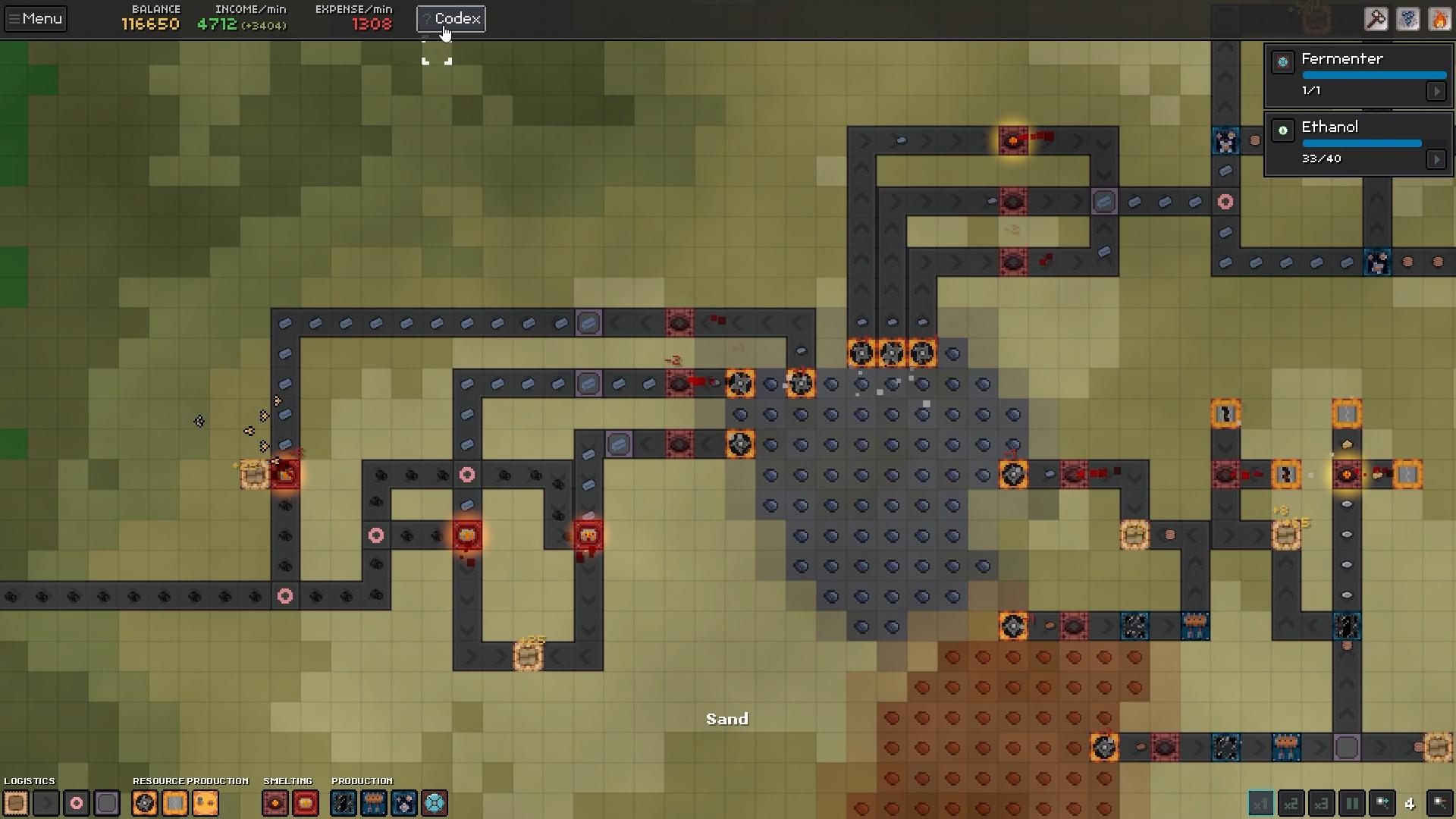Click the Ethanol droplet resource icon
Screen dimensions: 1456x819
click(1283, 130)
